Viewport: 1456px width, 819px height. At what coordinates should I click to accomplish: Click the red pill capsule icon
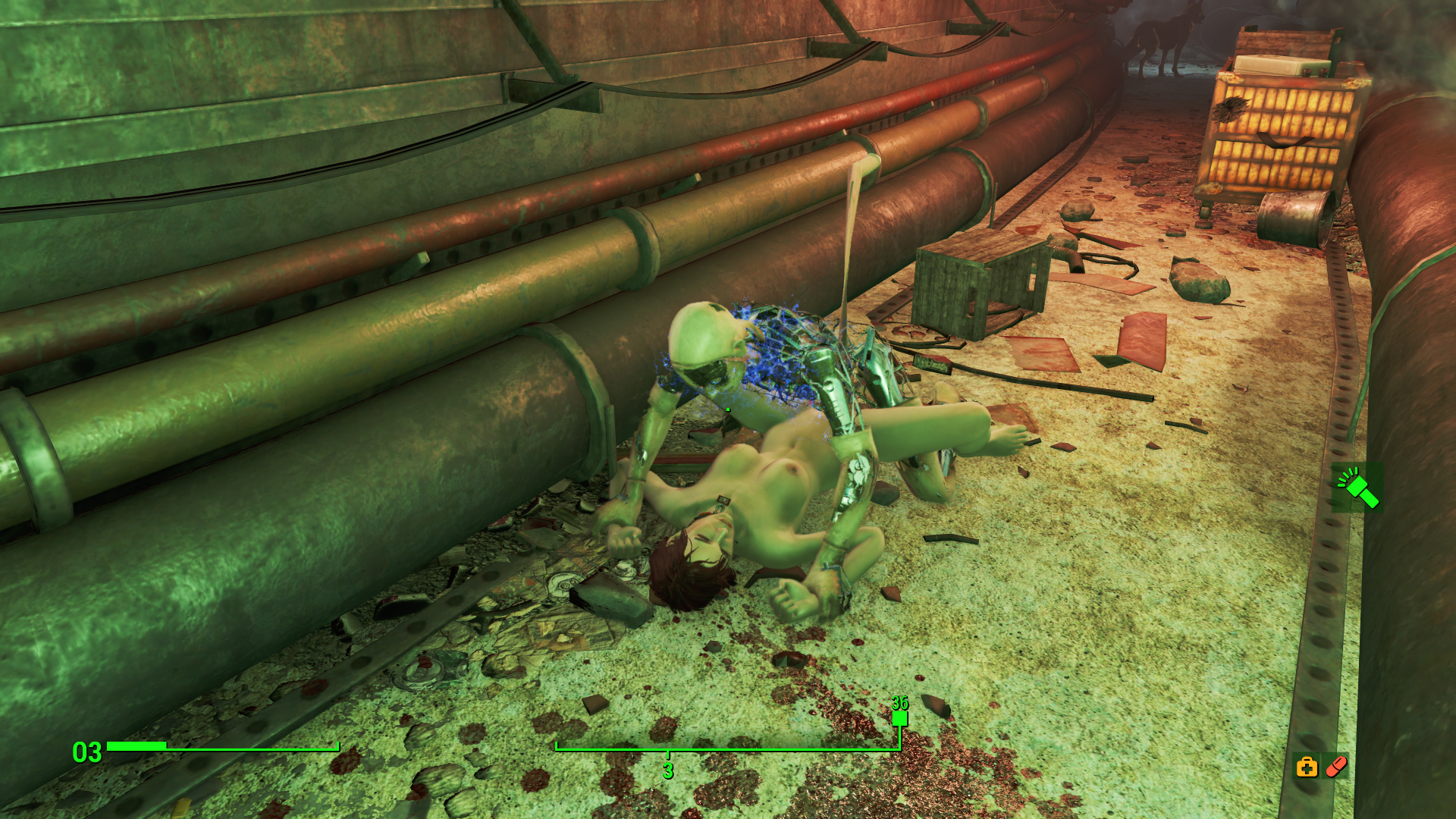(x=1336, y=767)
